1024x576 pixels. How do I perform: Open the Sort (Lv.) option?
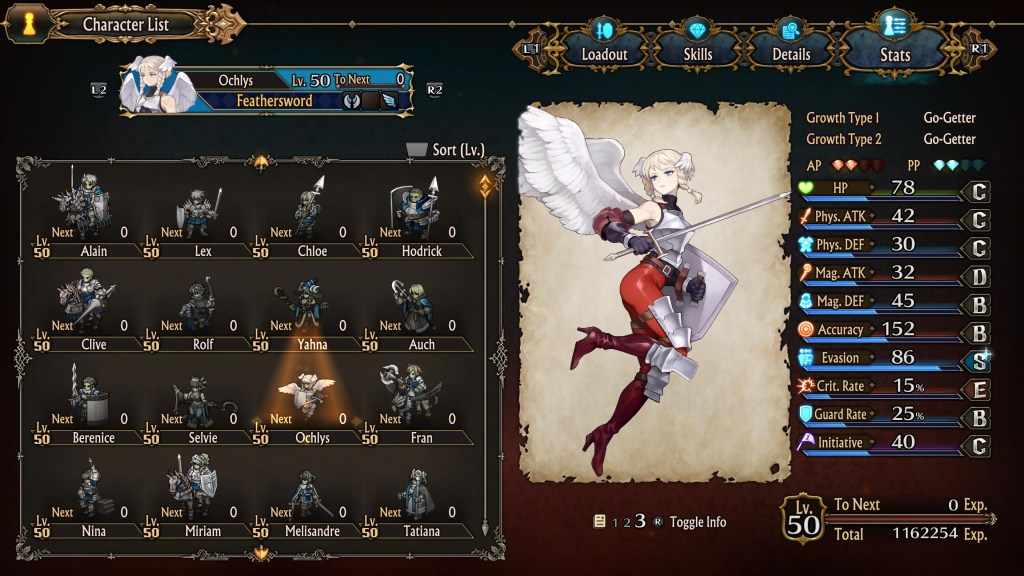(x=446, y=150)
